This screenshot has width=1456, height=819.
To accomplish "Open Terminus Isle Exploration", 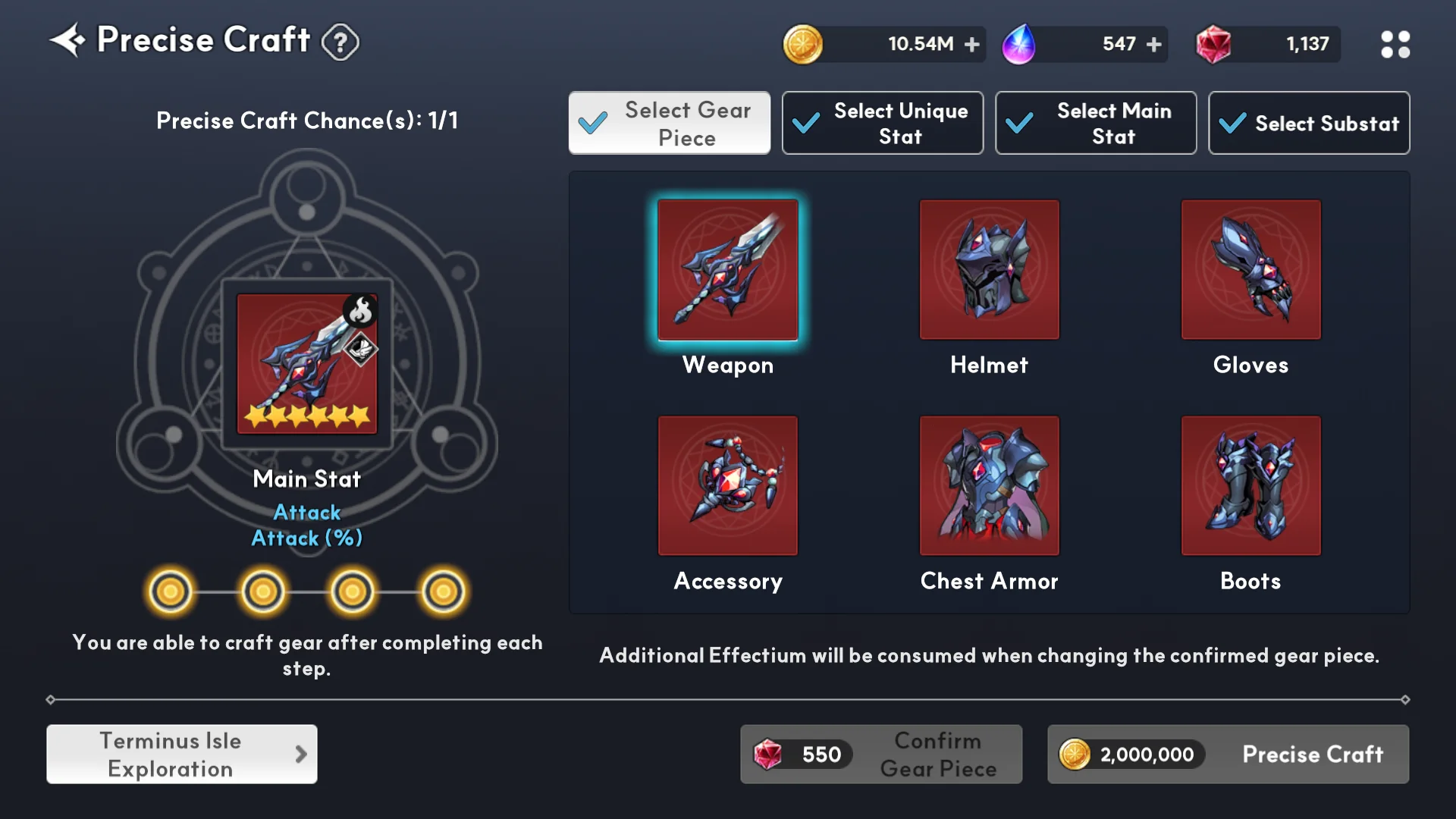I will [x=182, y=755].
